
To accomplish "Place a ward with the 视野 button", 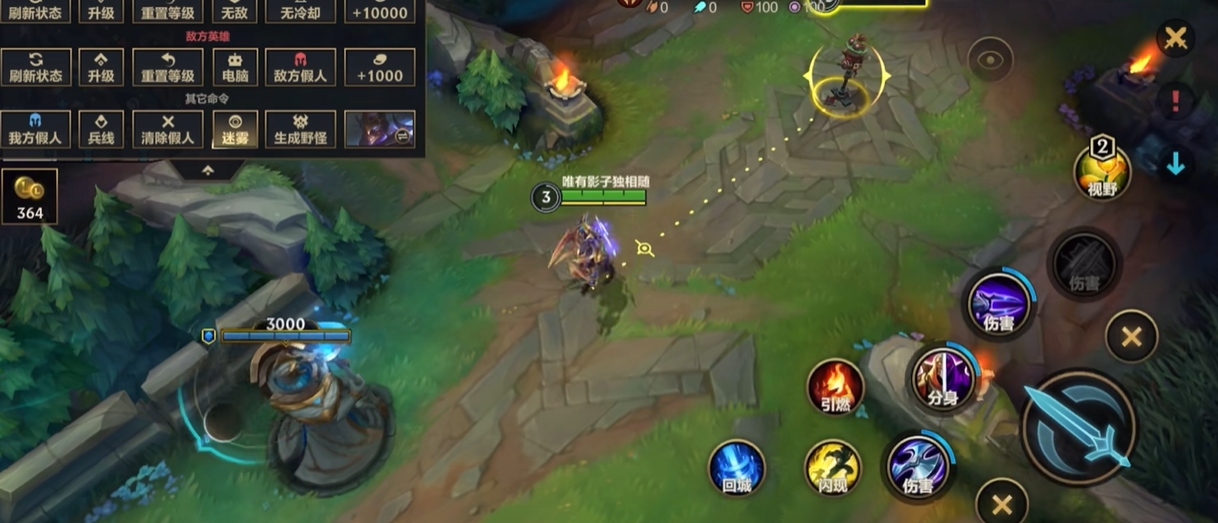I will click(x=1102, y=172).
